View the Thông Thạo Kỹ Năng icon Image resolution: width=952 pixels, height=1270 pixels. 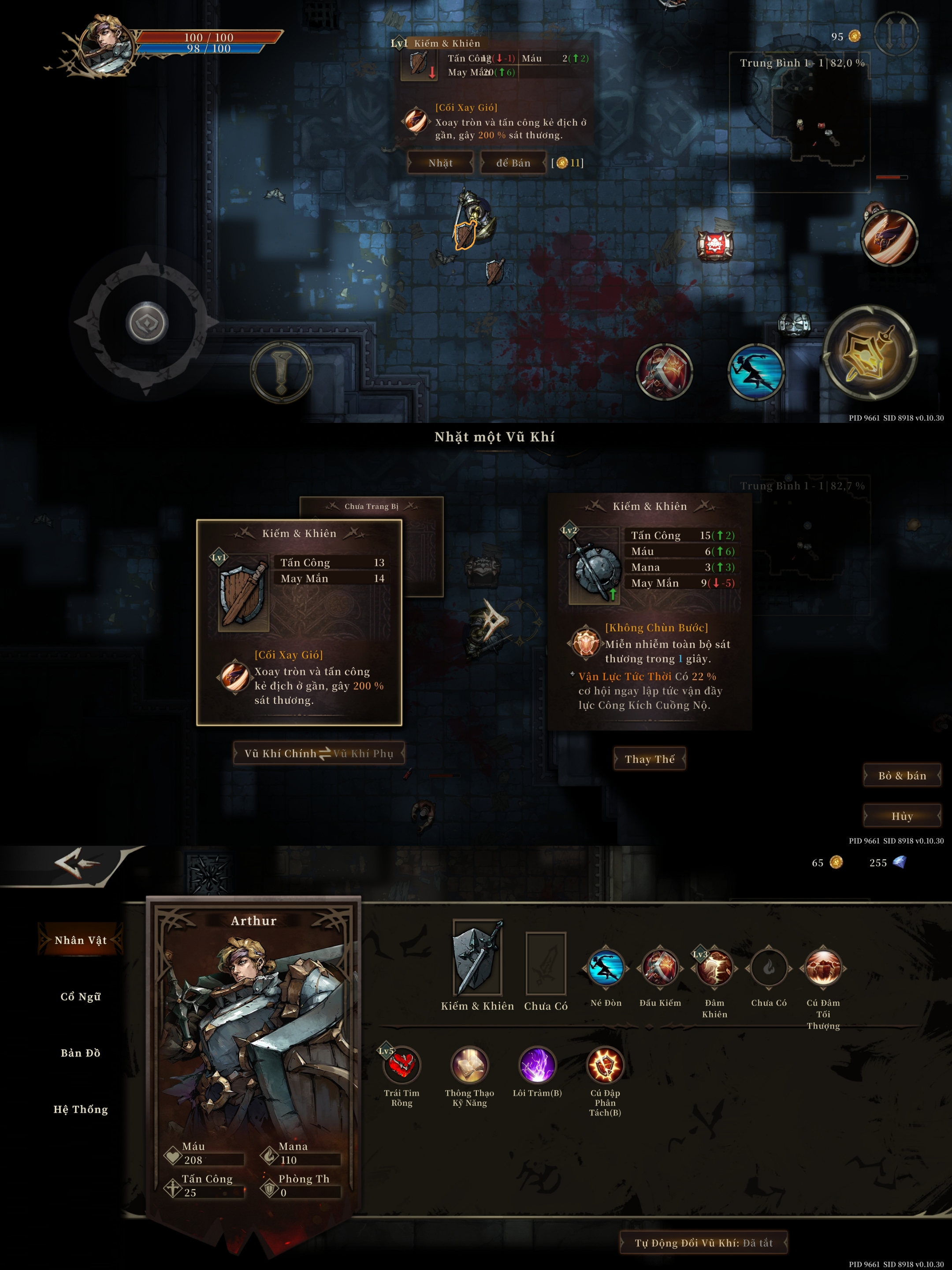coord(469,1065)
